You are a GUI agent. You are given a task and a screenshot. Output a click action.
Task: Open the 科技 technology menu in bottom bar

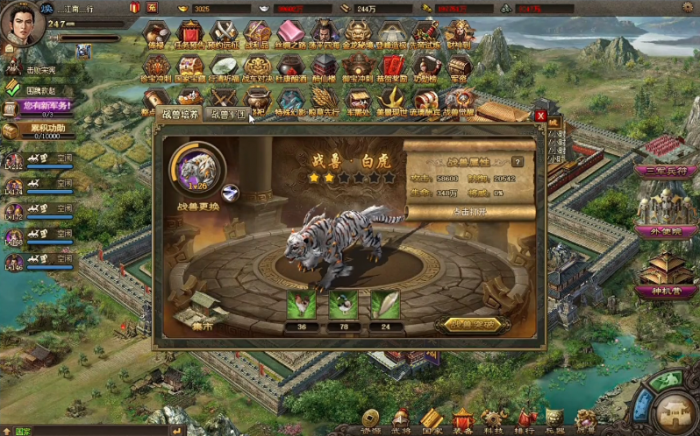493,420
